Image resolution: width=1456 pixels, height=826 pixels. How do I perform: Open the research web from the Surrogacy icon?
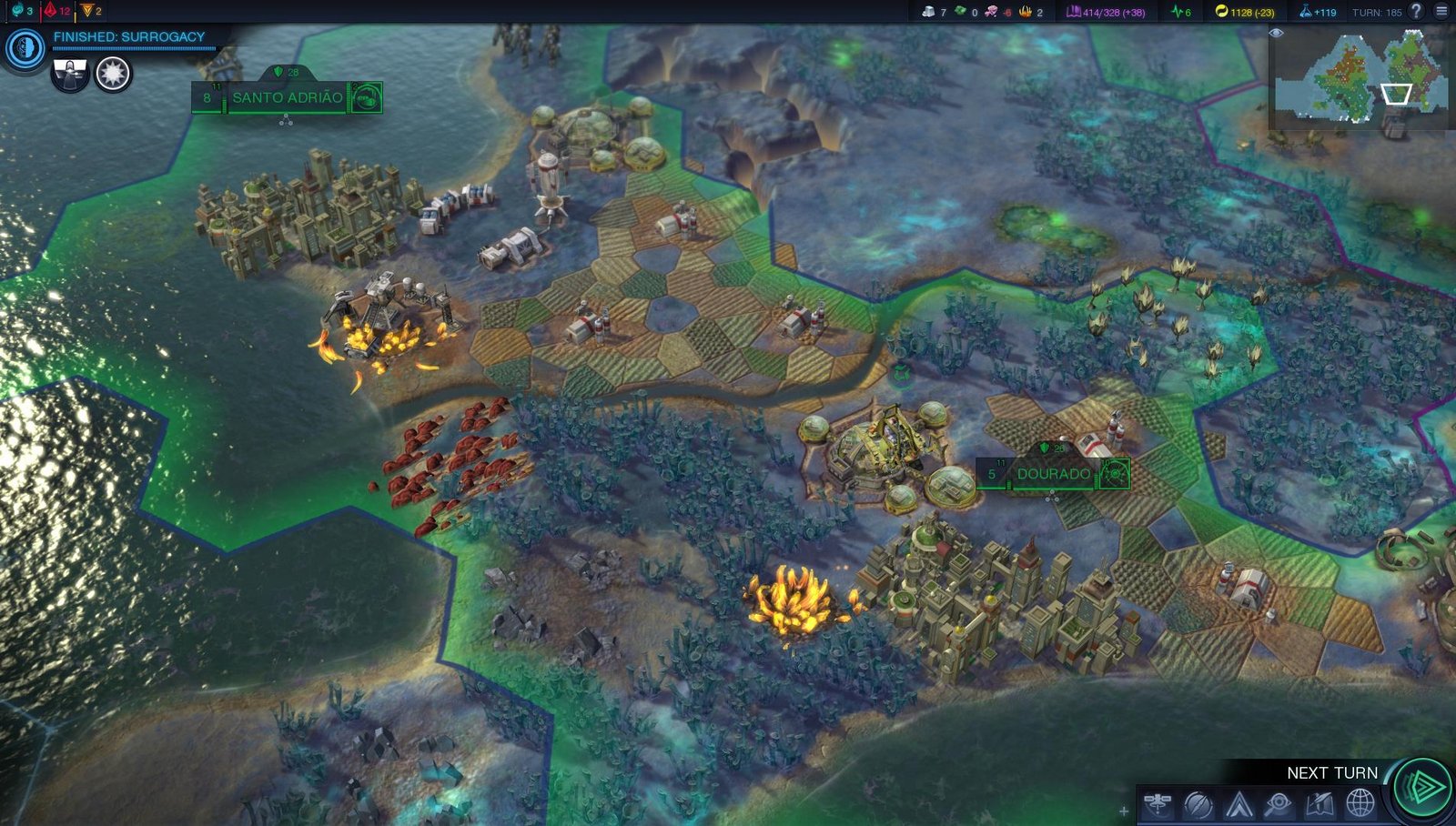pyautogui.click(x=25, y=48)
